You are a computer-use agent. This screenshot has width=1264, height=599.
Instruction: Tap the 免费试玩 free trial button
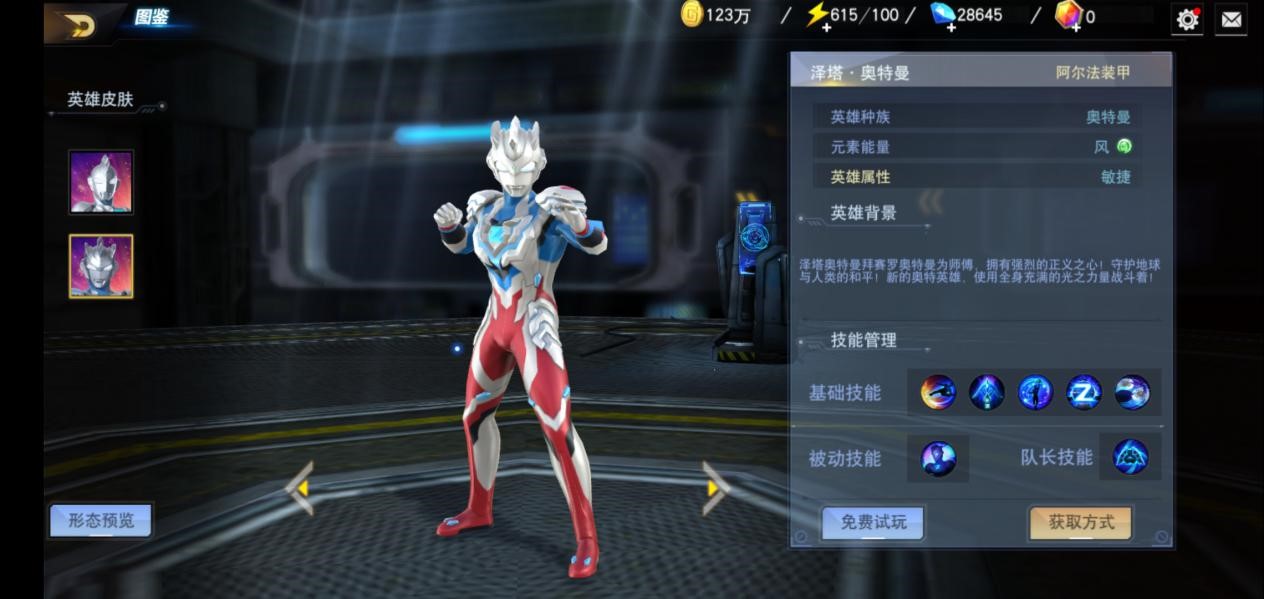tap(872, 522)
